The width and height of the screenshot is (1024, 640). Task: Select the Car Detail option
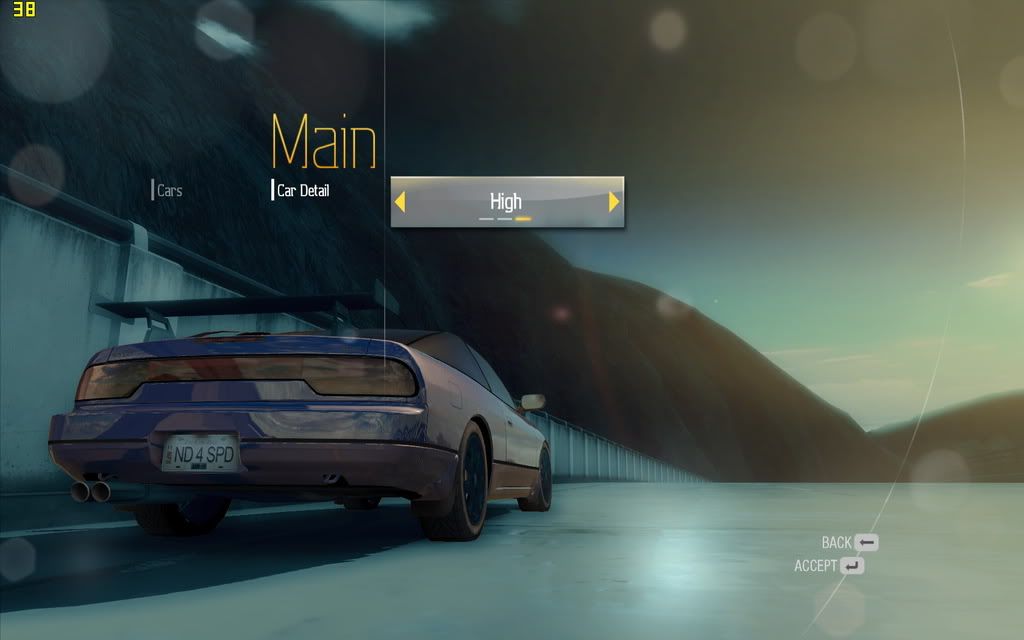tap(302, 190)
